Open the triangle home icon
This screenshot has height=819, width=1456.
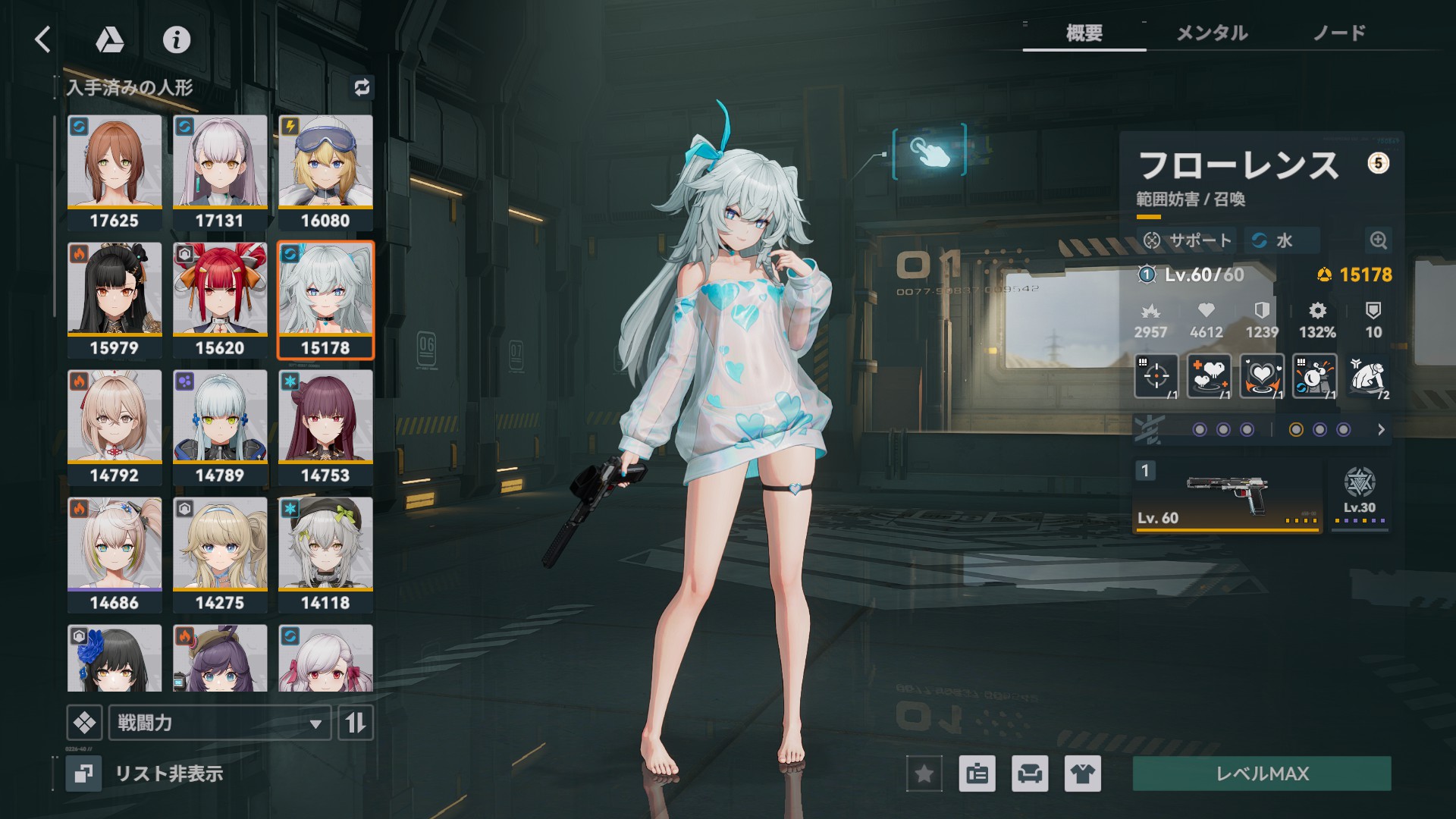pyautogui.click(x=110, y=39)
